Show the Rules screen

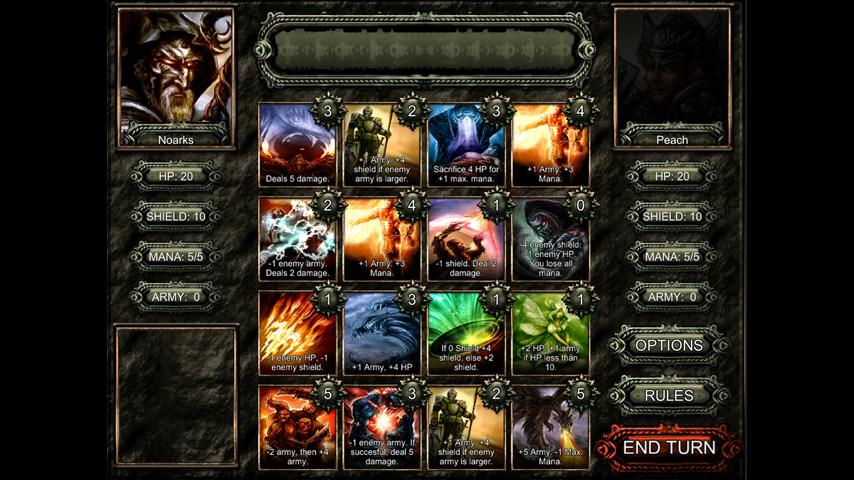pos(669,396)
